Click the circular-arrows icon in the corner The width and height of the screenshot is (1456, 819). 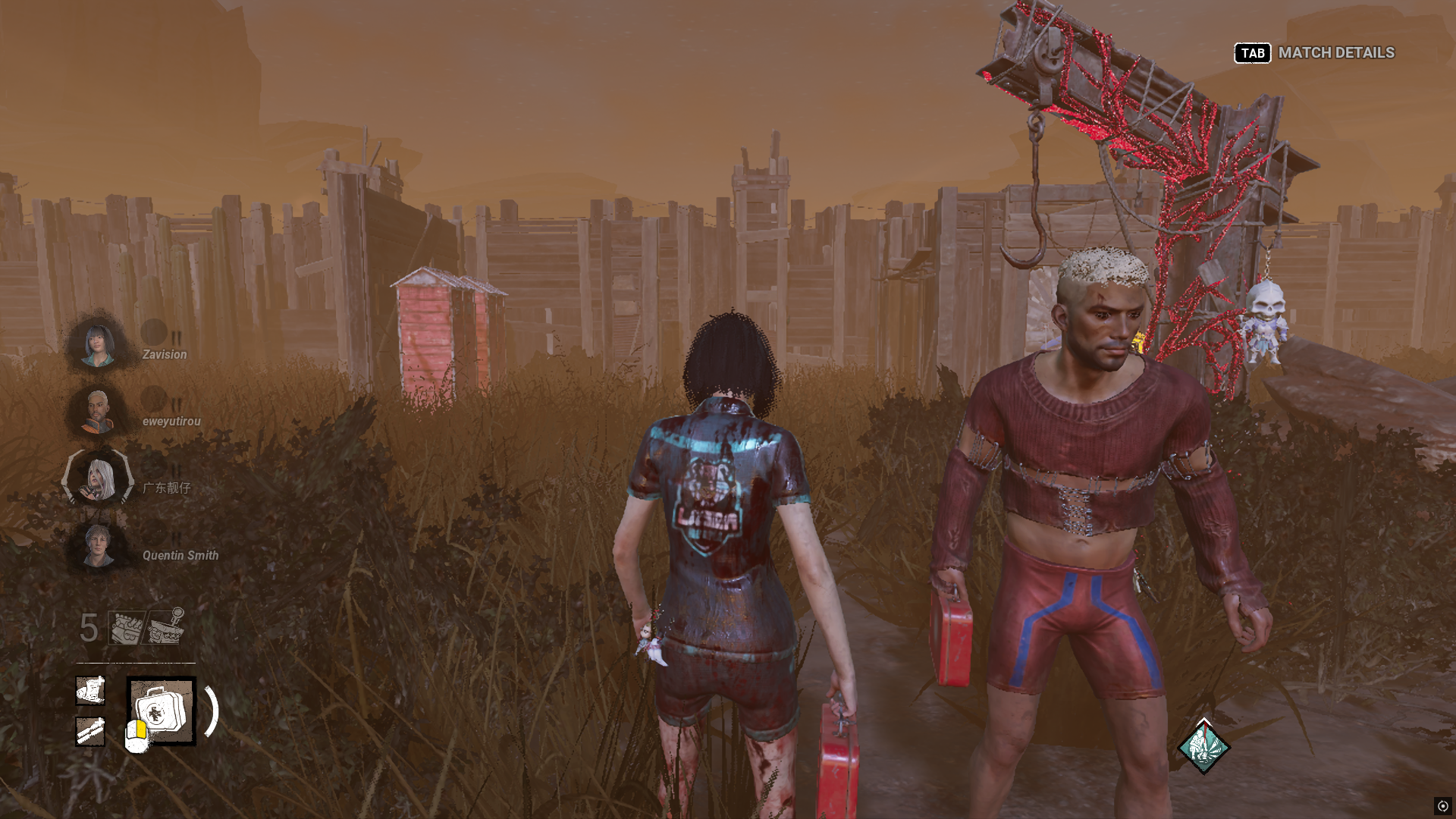(1442, 806)
